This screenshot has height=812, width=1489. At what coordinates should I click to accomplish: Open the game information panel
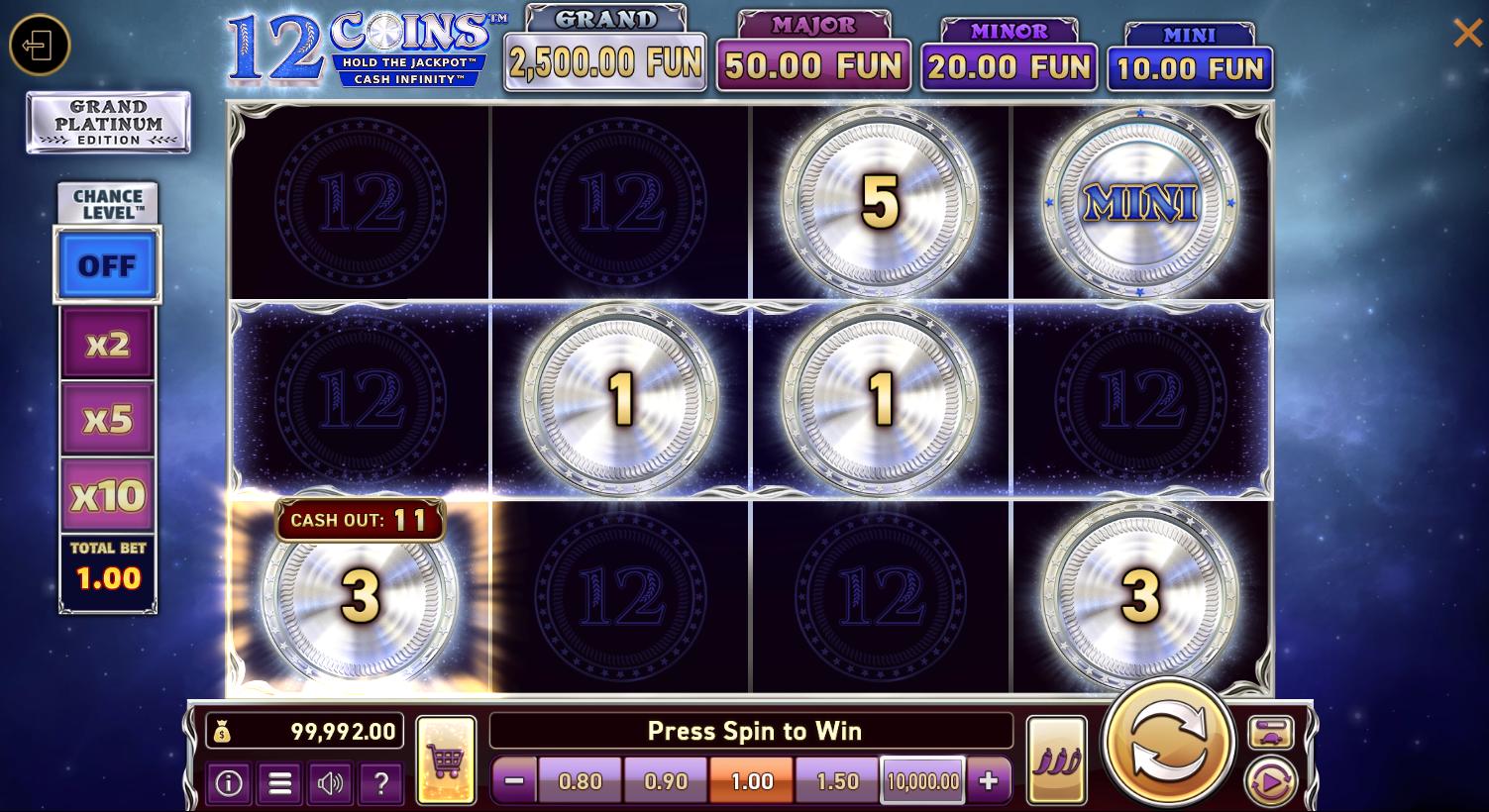click(229, 783)
